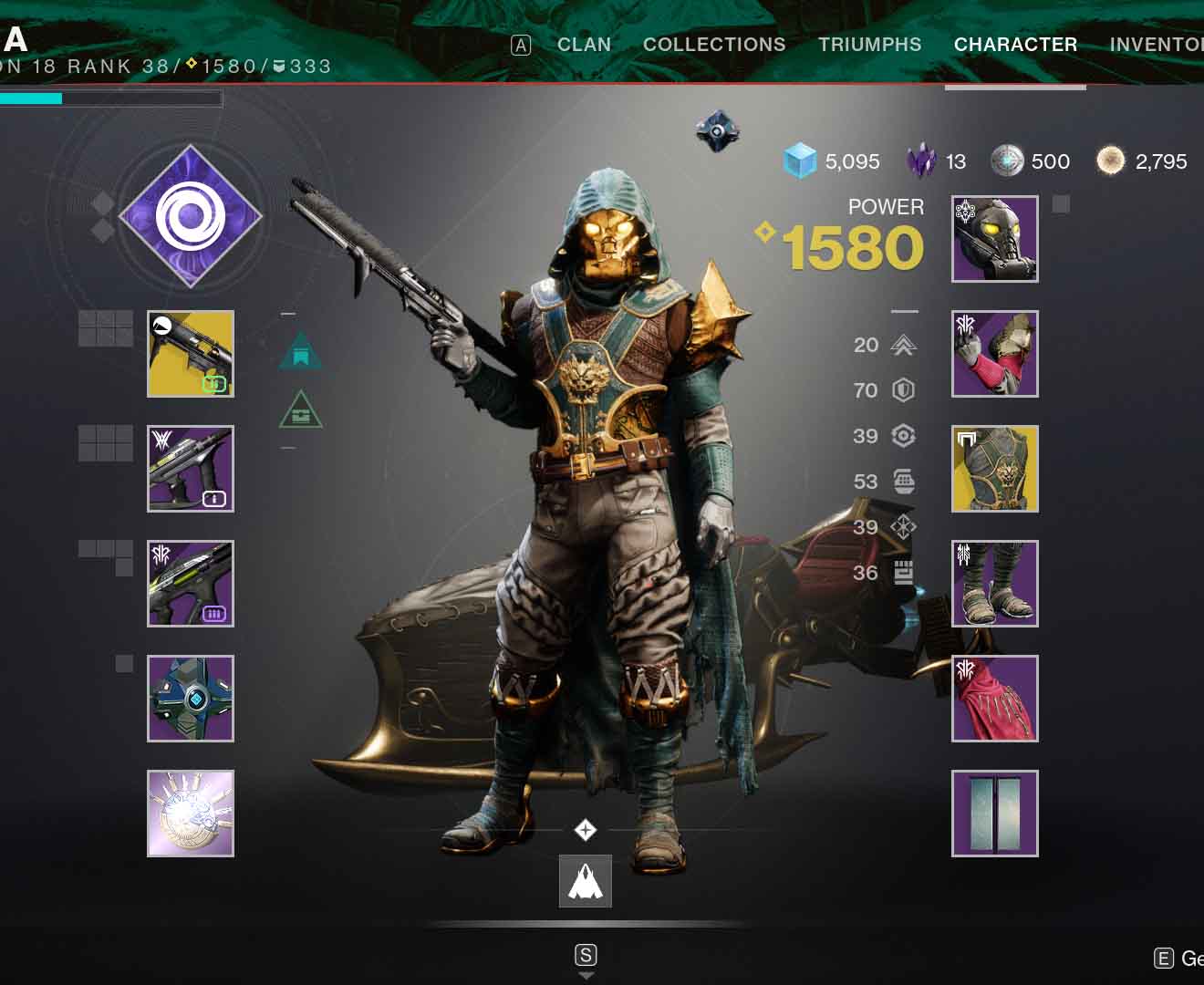Open the equipped emblem slot
The image size is (1204, 985).
[x=993, y=814]
